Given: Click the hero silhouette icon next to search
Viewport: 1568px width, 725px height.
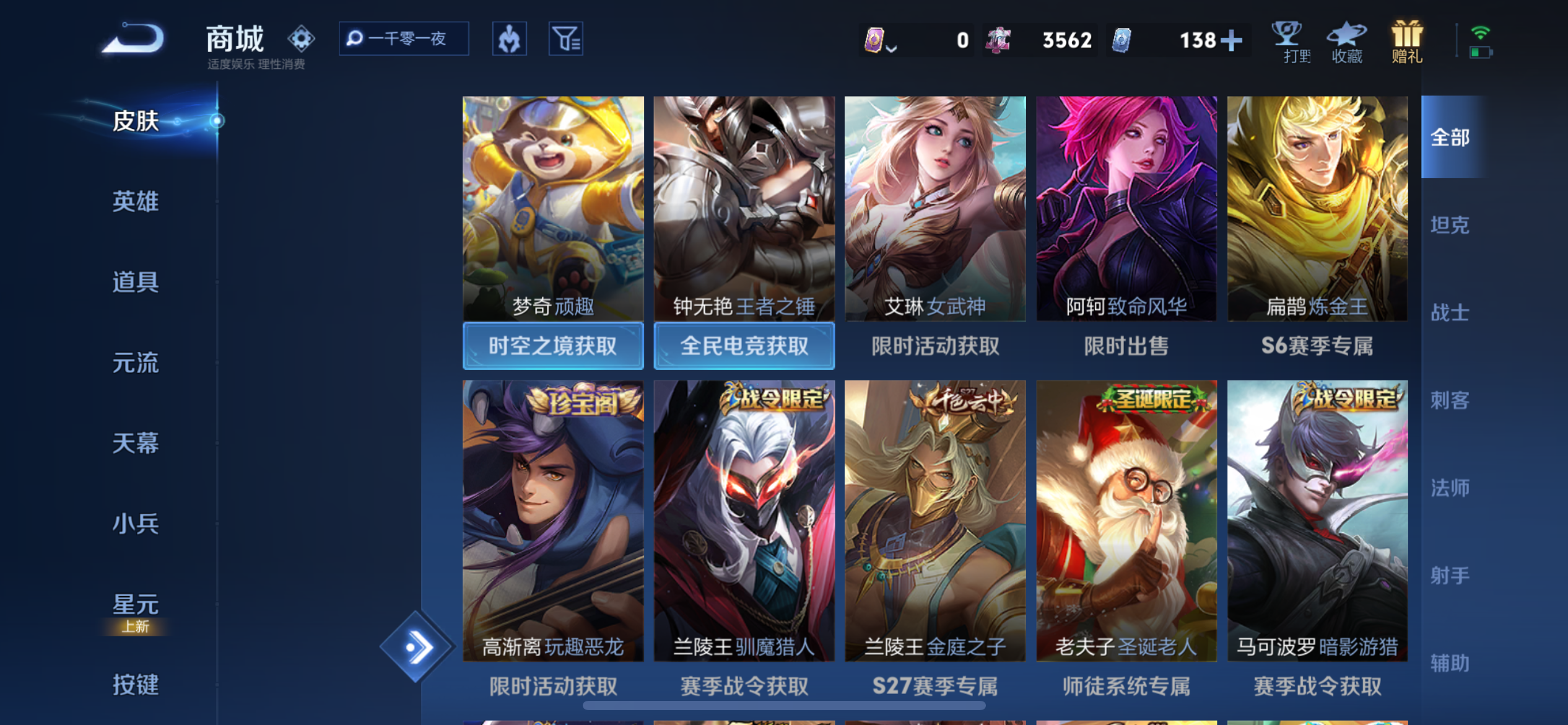Looking at the screenshot, I should click(x=509, y=38).
